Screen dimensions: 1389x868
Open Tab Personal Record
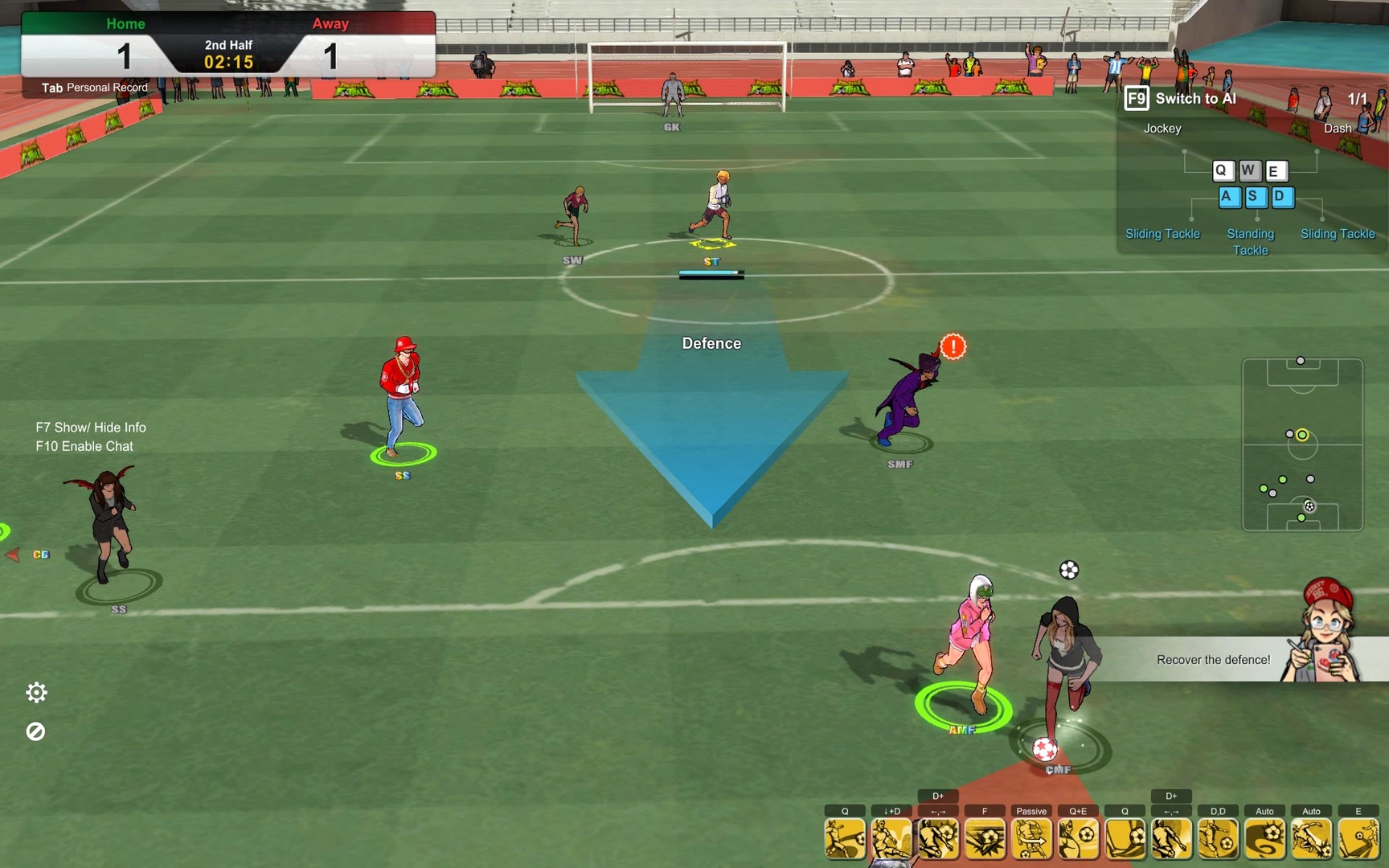click(94, 87)
